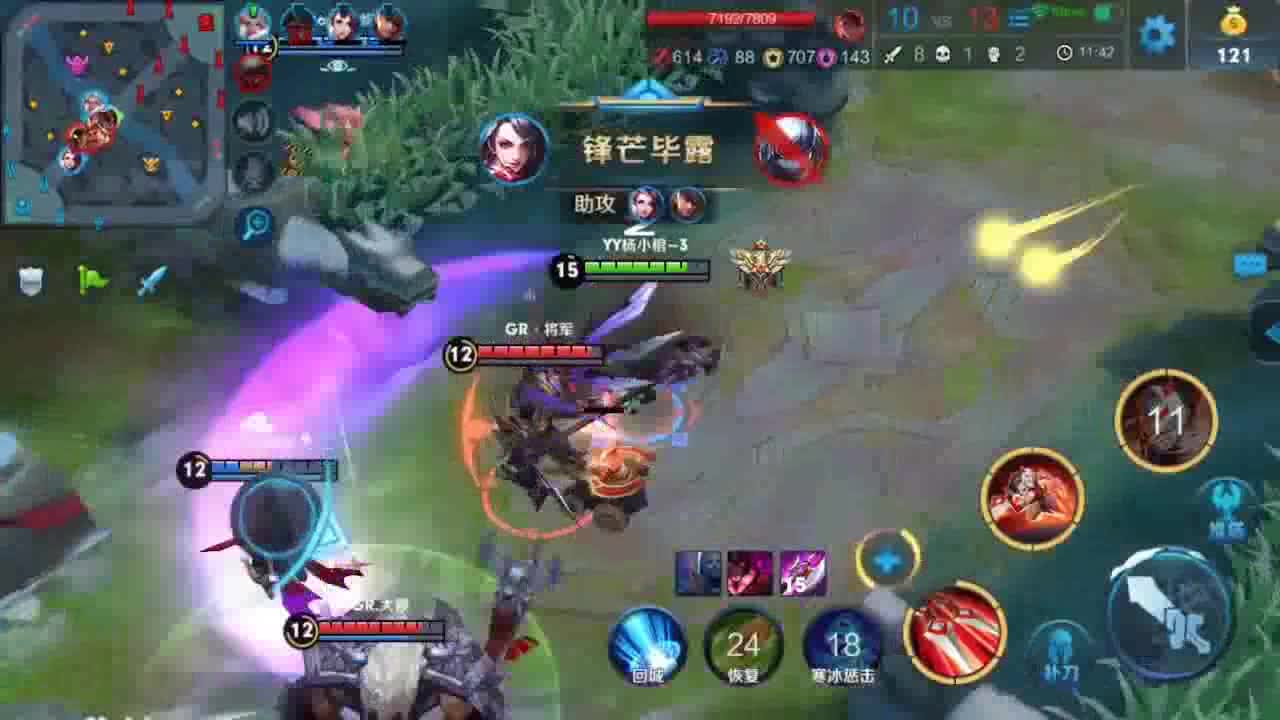The width and height of the screenshot is (1280, 720).
Task: Use the ability showing 11 second cooldown
Action: [x=1168, y=420]
